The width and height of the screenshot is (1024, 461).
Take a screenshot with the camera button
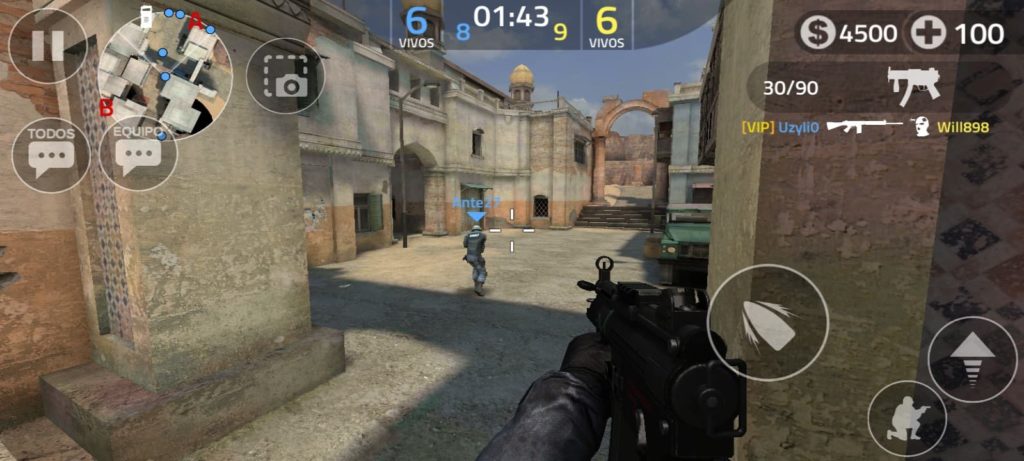point(284,76)
